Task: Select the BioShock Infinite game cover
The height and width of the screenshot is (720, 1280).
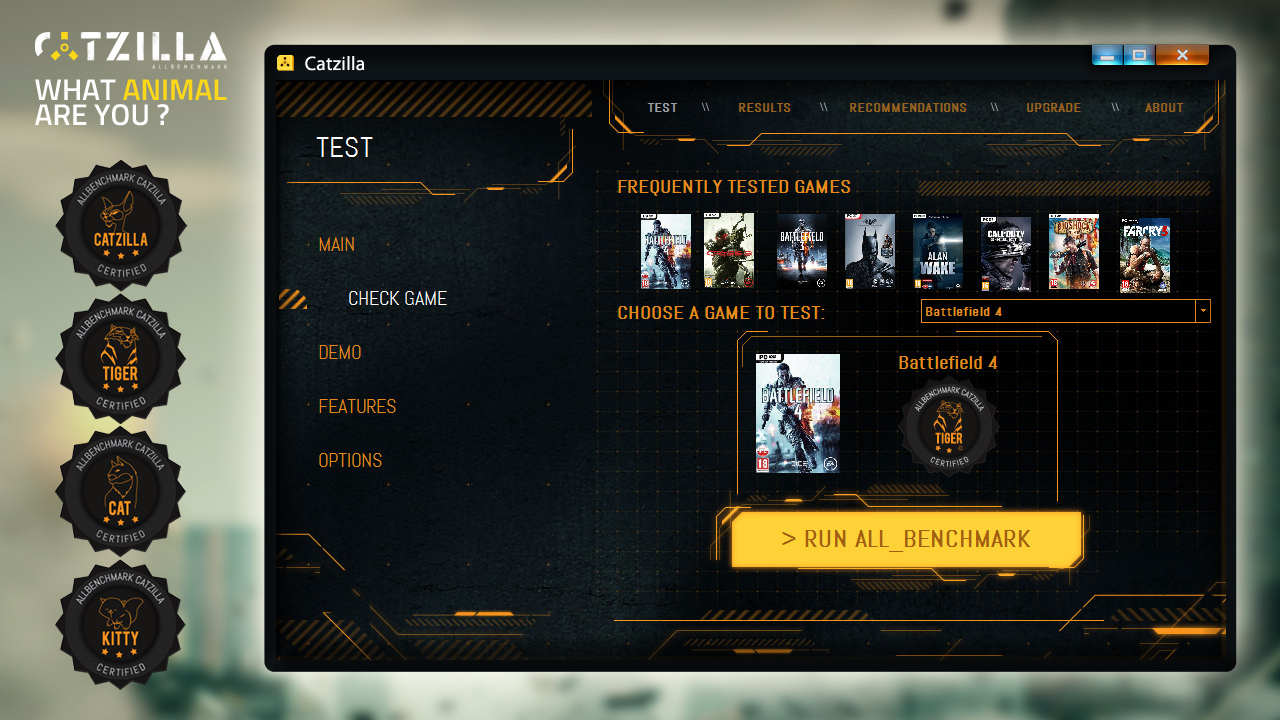Action: (1074, 251)
